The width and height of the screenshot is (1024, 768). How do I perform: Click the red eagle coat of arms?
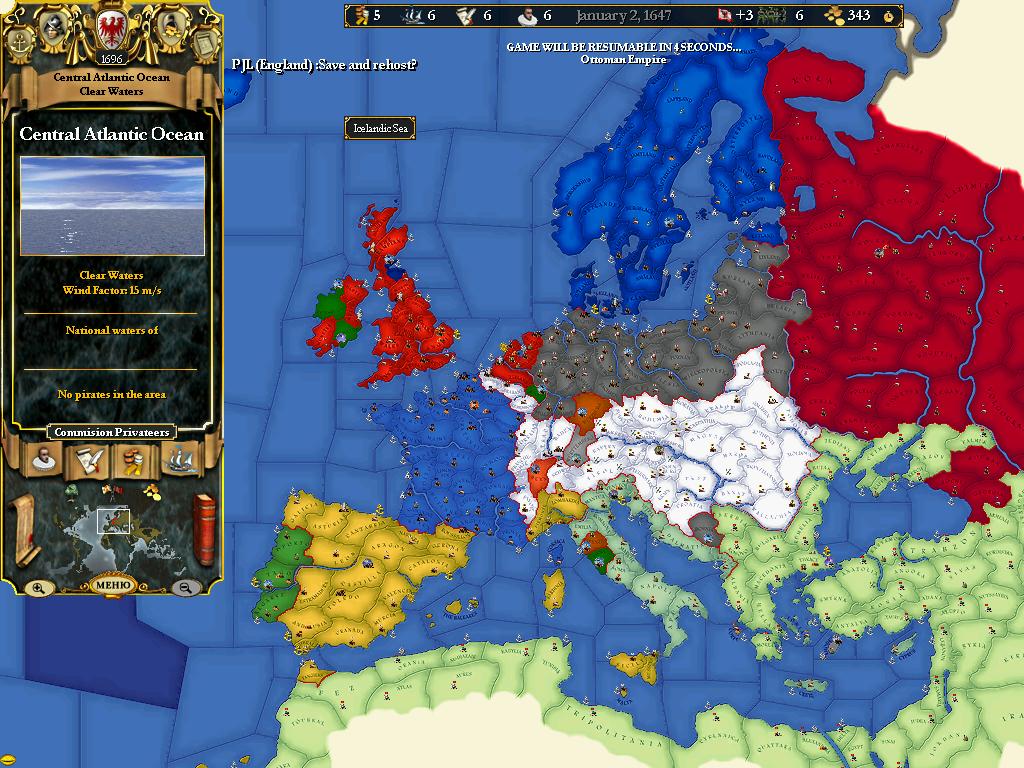point(111,28)
